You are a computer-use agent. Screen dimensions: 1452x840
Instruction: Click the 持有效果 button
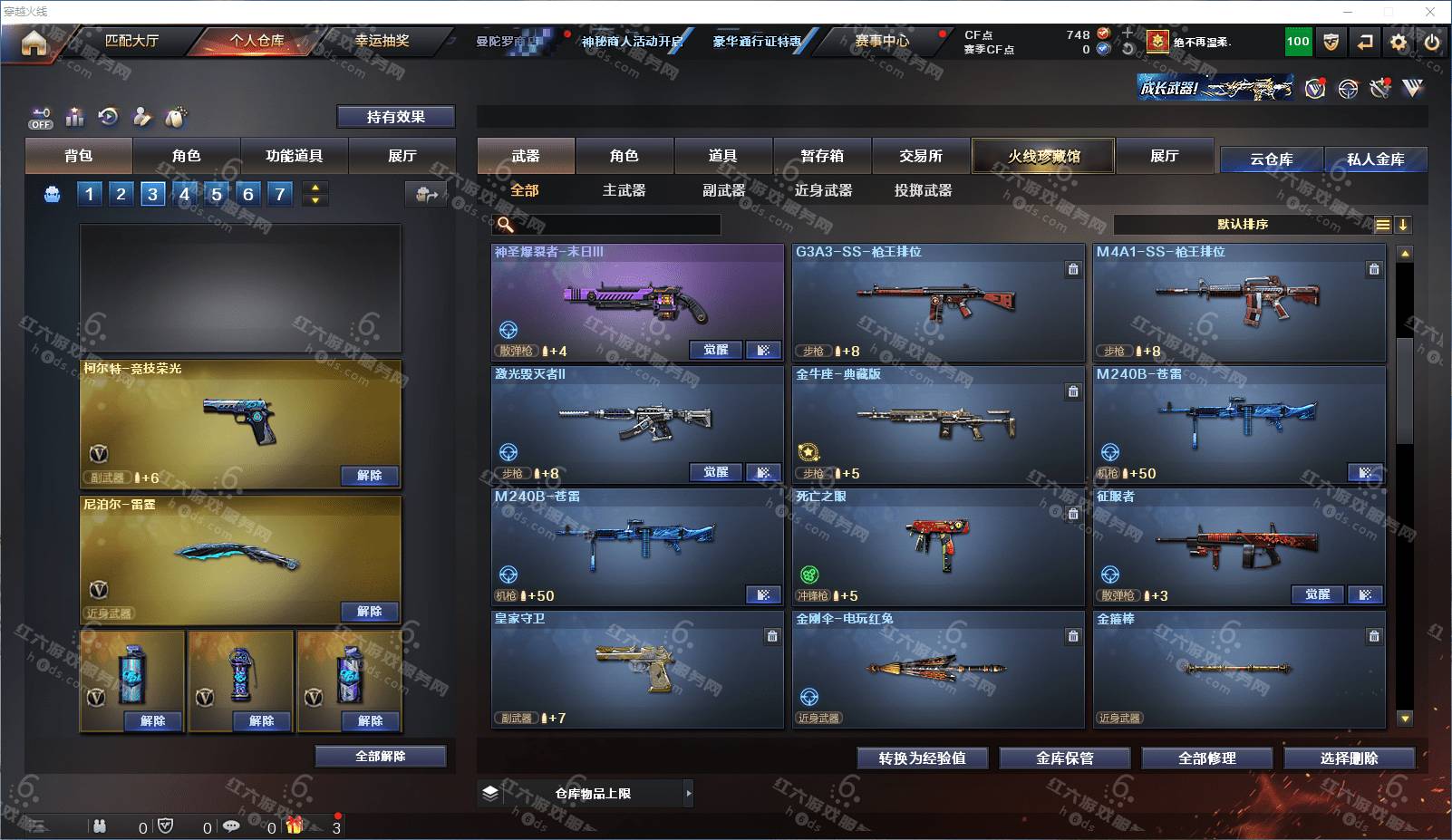(x=395, y=117)
